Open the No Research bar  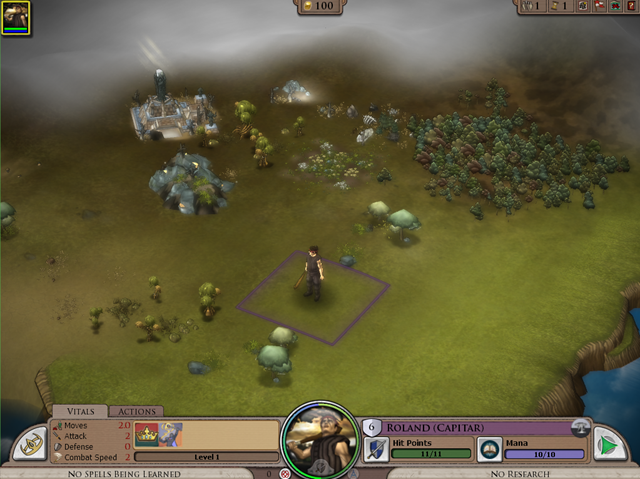click(518, 473)
